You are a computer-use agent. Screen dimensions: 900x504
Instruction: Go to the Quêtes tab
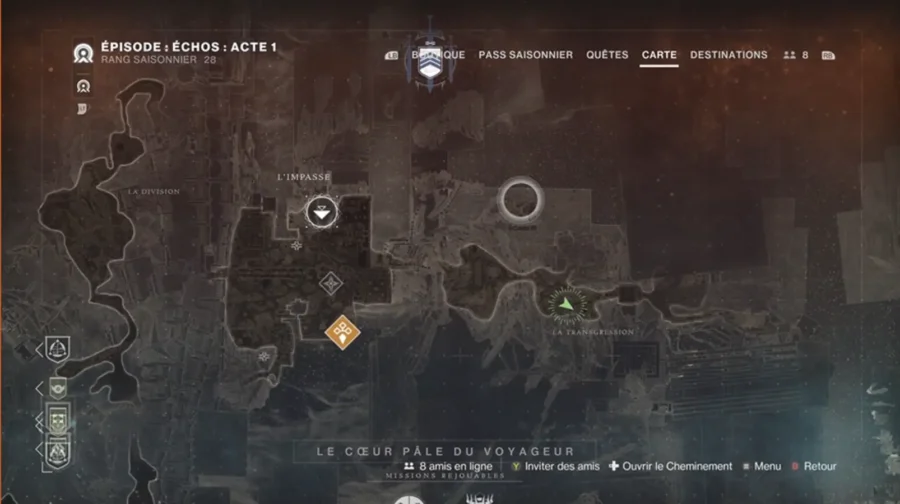[x=607, y=55]
